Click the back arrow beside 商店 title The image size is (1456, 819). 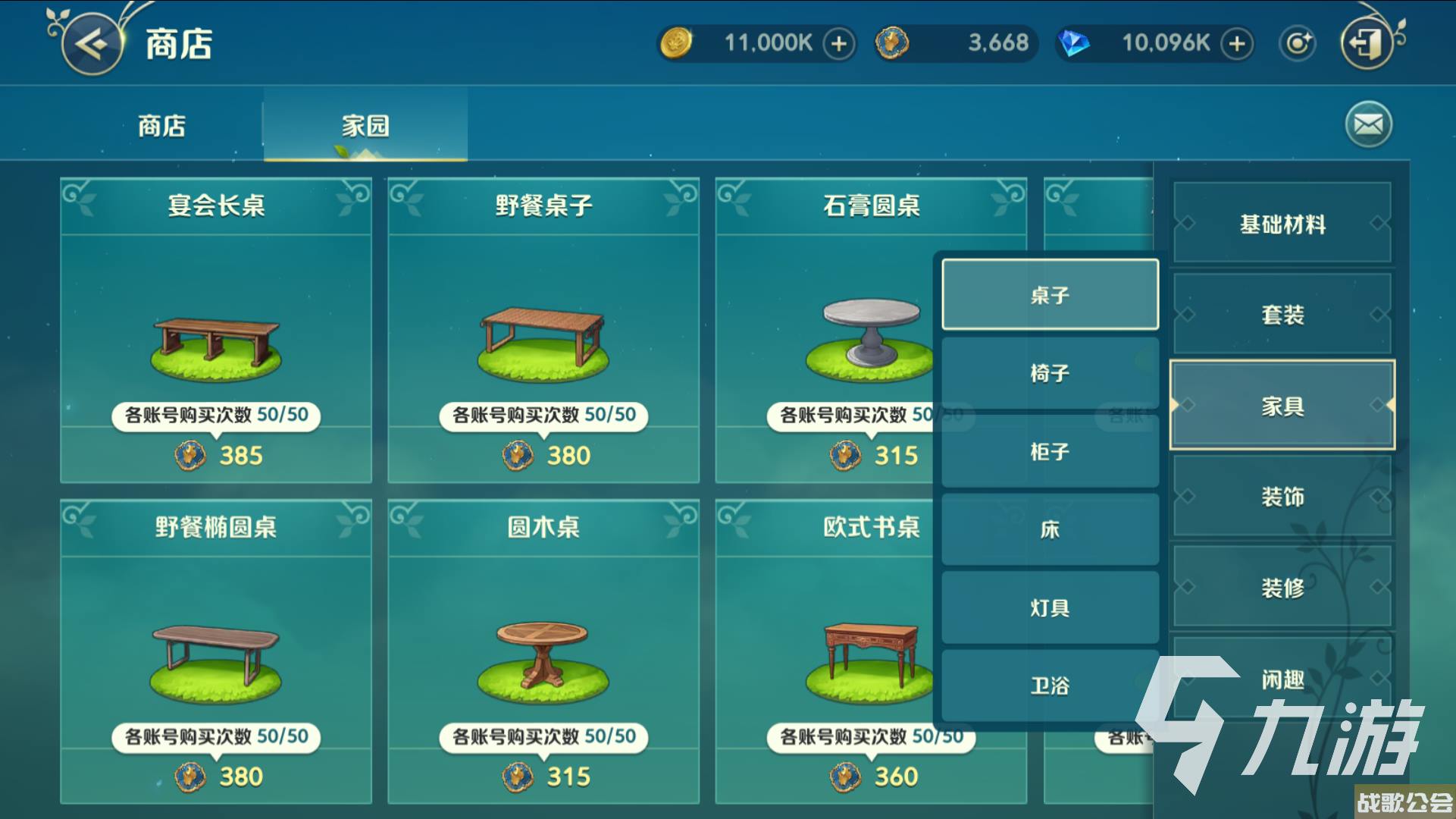(x=91, y=43)
